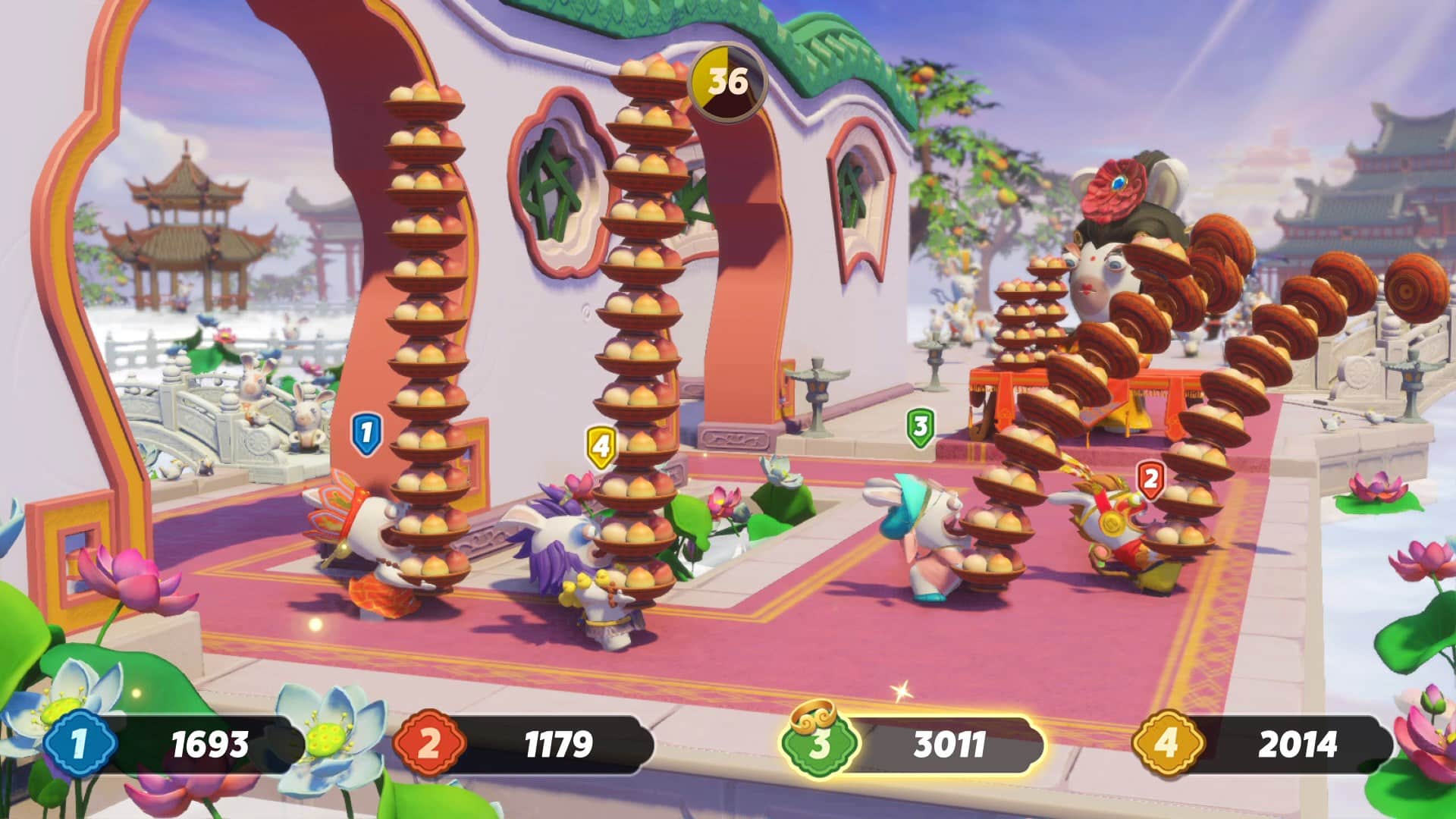Viewport: 1456px width, 819px height.
Task: Click the blue shield marker above Player 1's rabbid
Action: [x=366, y=432]
